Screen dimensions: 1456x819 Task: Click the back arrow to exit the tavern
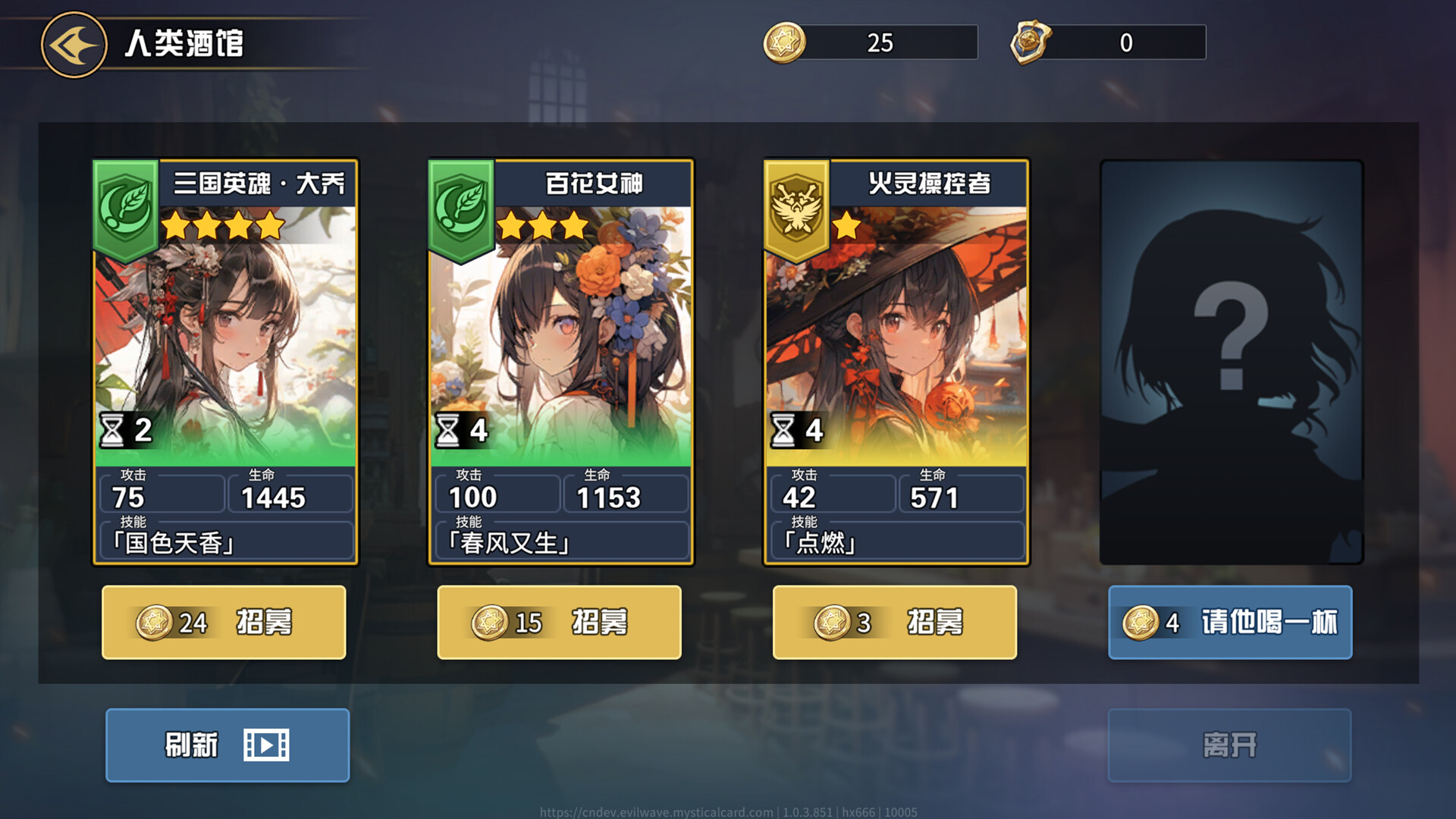pyautogui.click(x=74, y=44)
